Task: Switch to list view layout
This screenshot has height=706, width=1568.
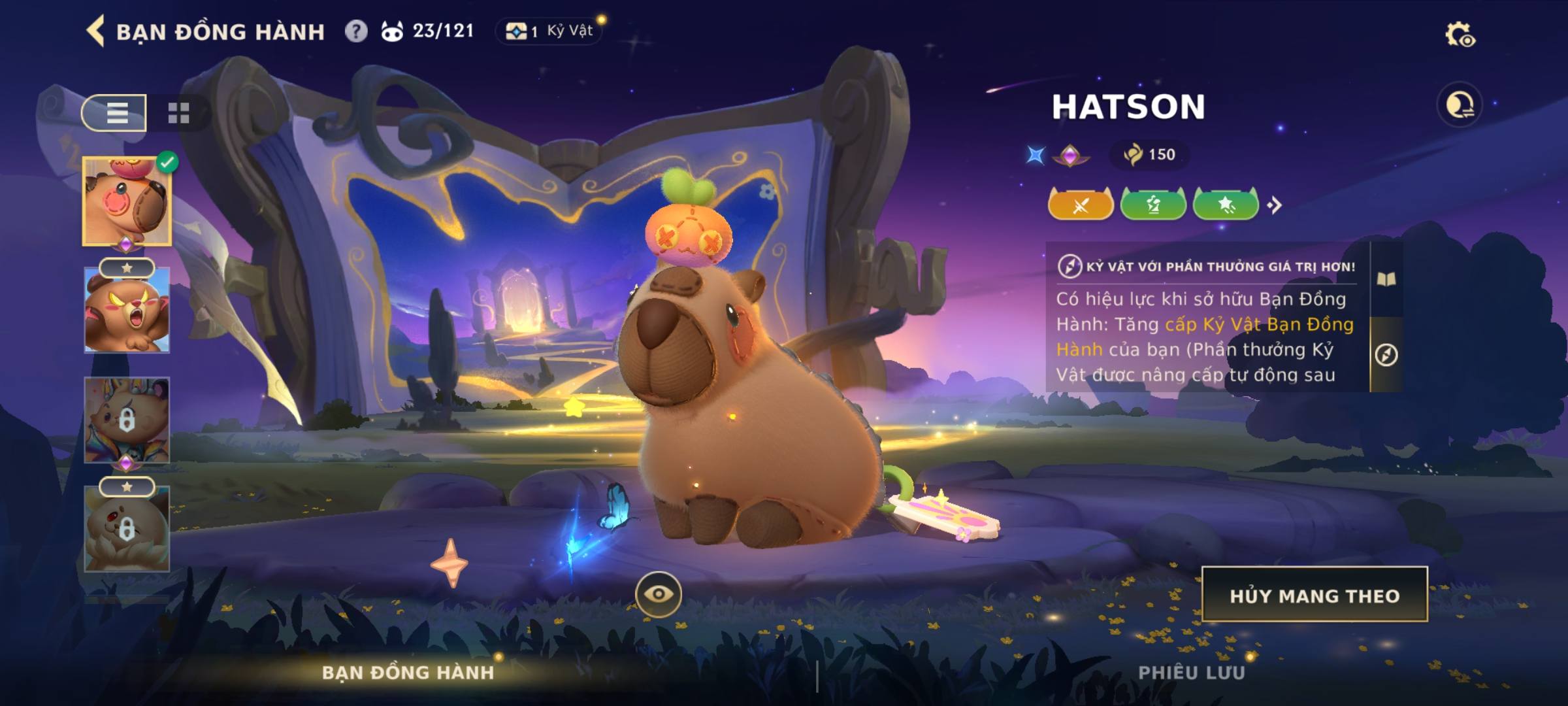Action: click(x=115, y=112)
